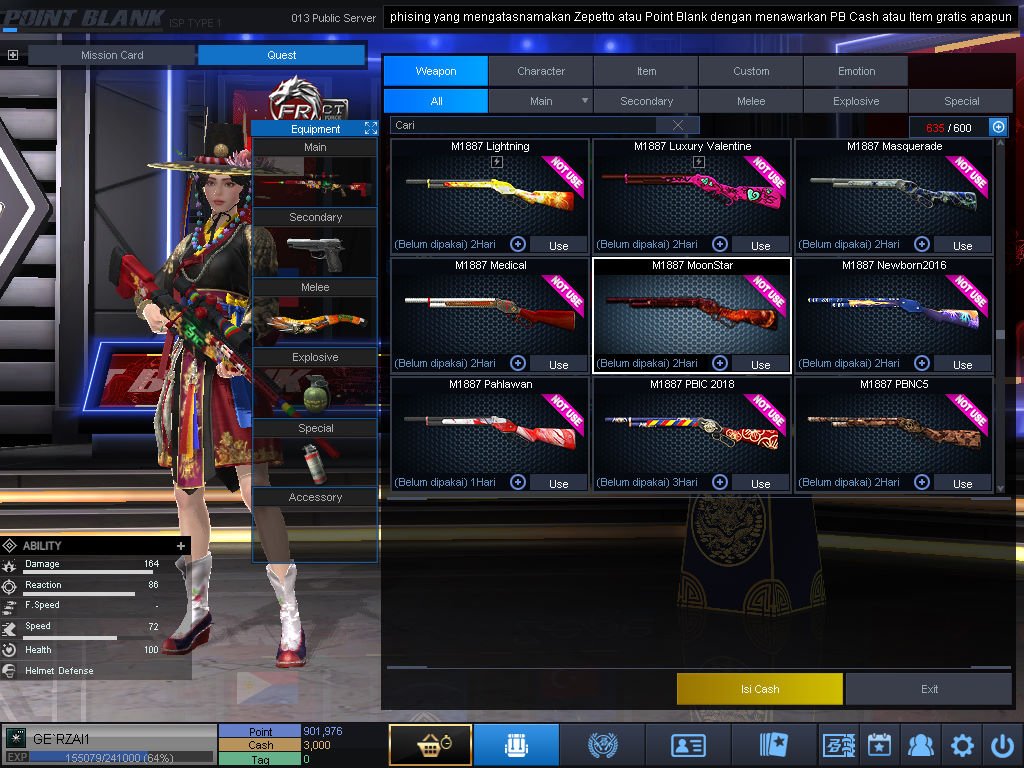Filter weapons by Melee category
The height and width of the screenshot is (768, 1024).
[x=751, y=101]
